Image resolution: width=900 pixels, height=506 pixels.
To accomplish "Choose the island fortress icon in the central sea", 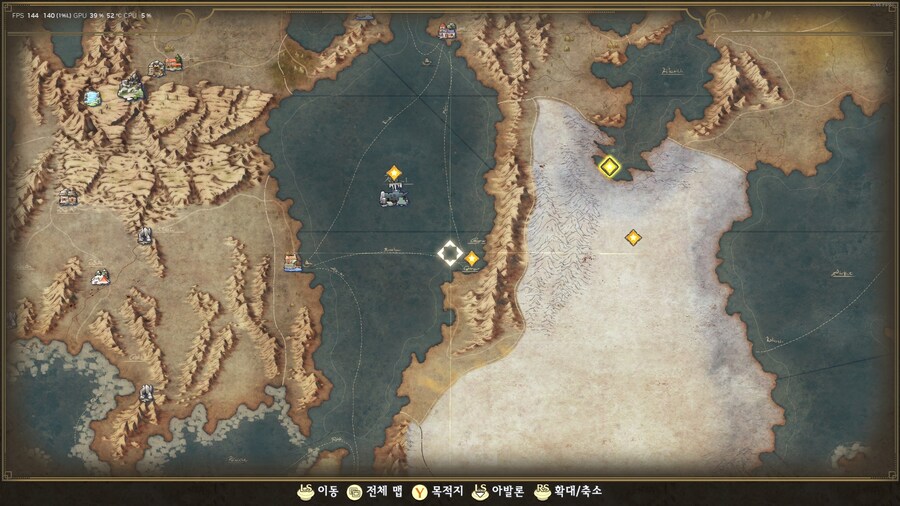I will 394,198.
